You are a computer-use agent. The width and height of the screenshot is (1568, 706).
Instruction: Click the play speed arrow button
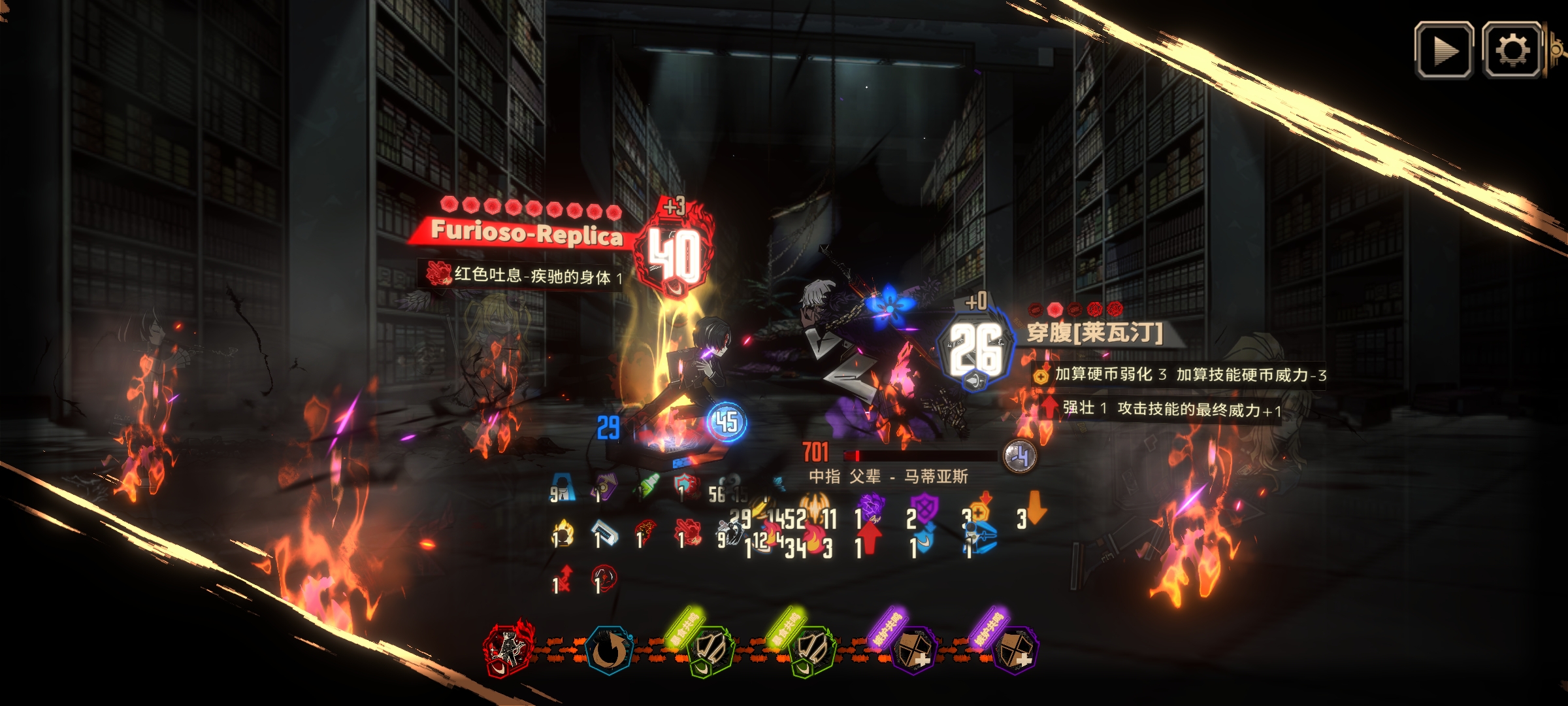point(1444,50)
